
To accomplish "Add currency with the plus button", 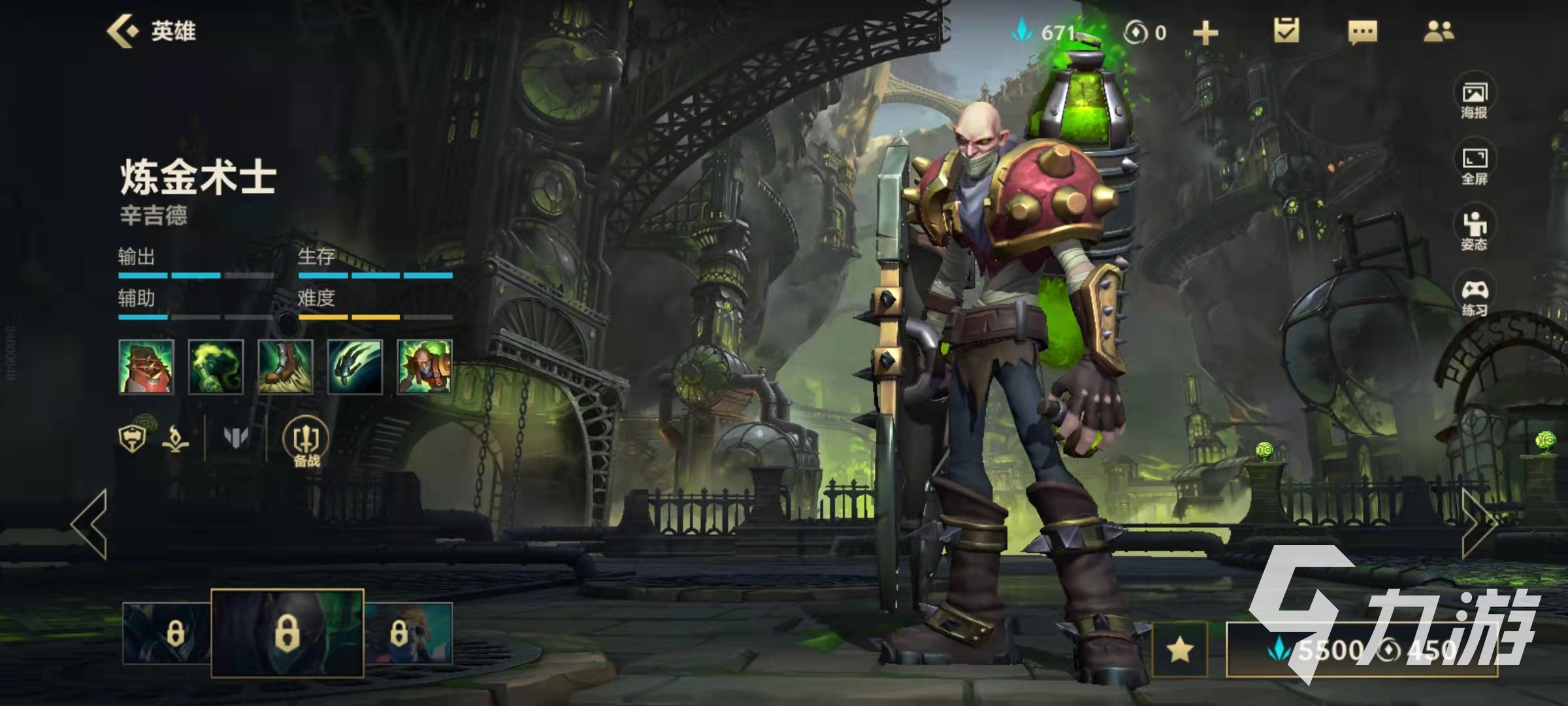I will pos(1205,33).
